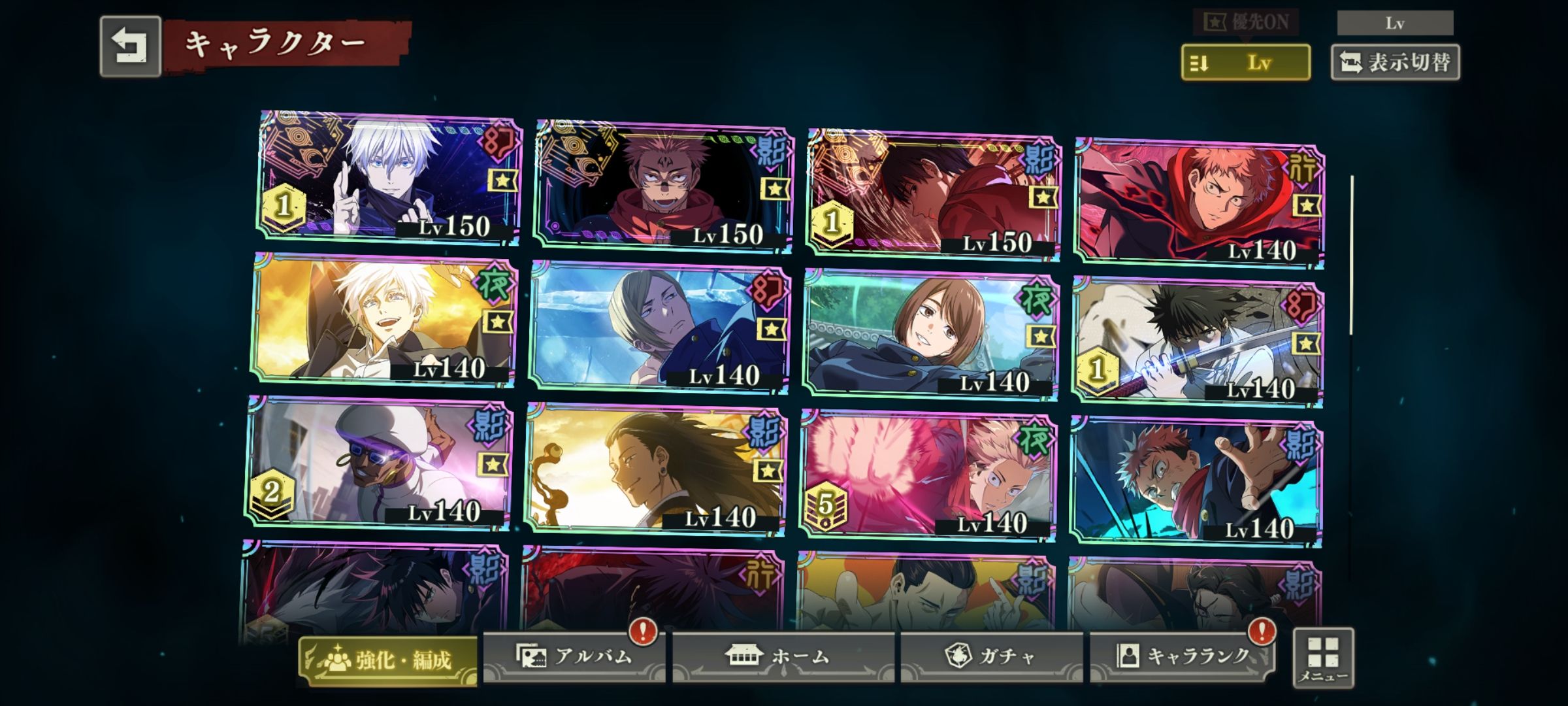Image resolution: width=1568 pixels, height=706 pixels.
Task: Open the アルバム album tab
Action: 574,656
